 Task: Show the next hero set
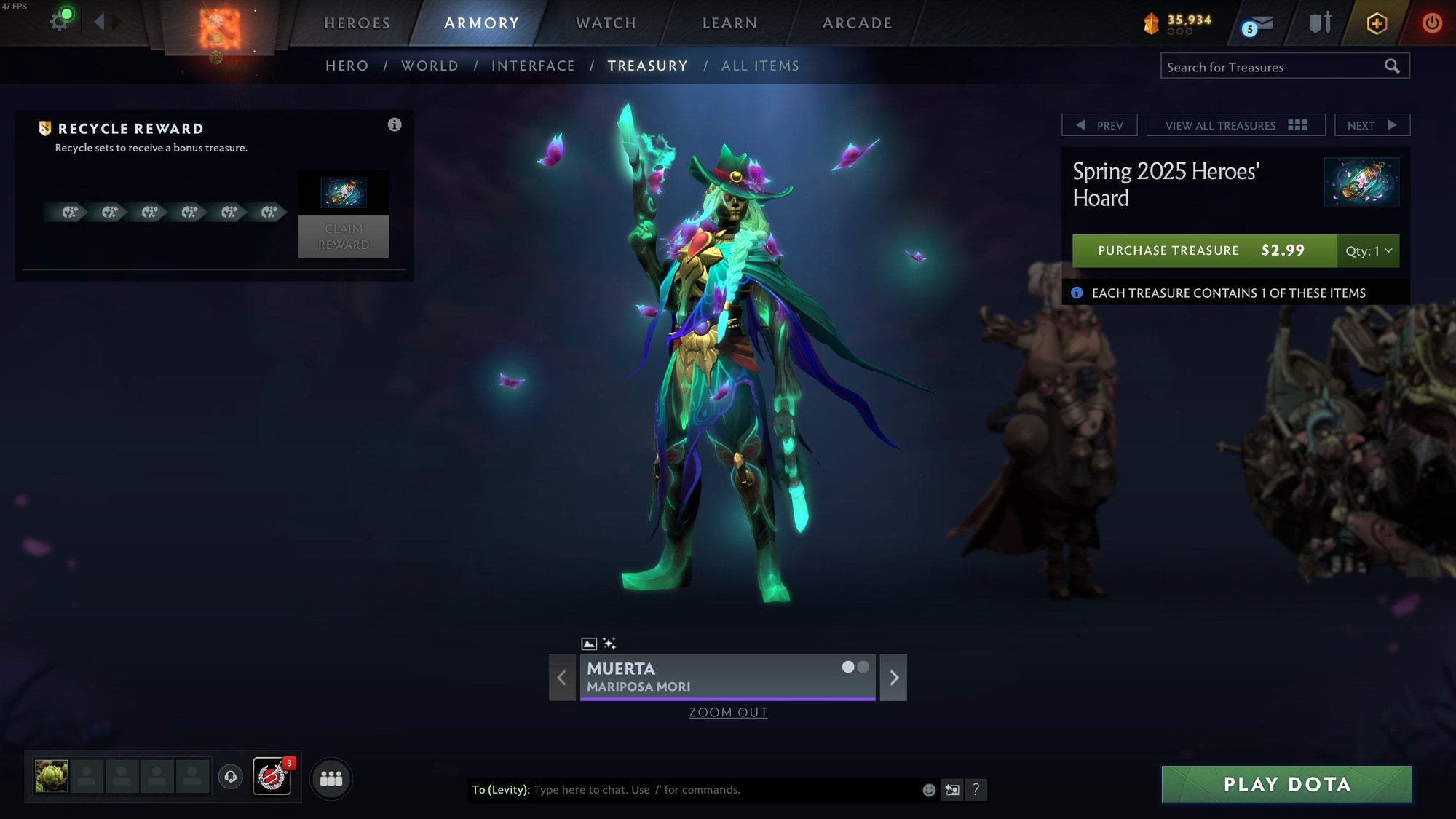893,678
